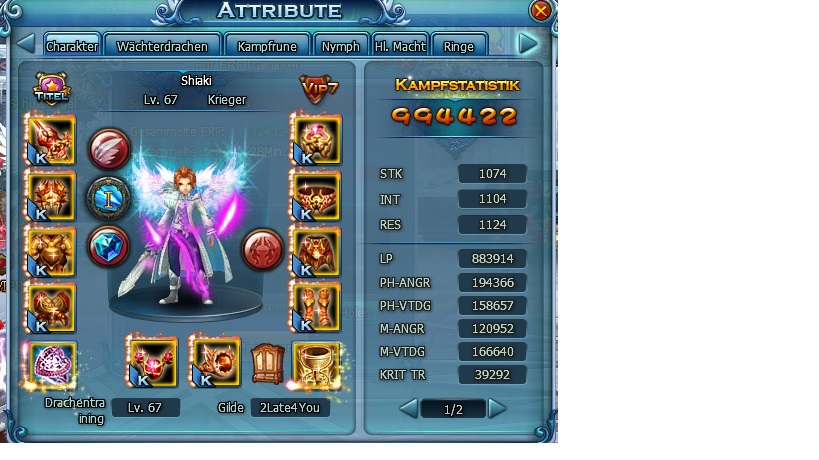Open the Hl. Macht tab
The width and height of the screenshot is (819, 460).
tap(400, 46)
